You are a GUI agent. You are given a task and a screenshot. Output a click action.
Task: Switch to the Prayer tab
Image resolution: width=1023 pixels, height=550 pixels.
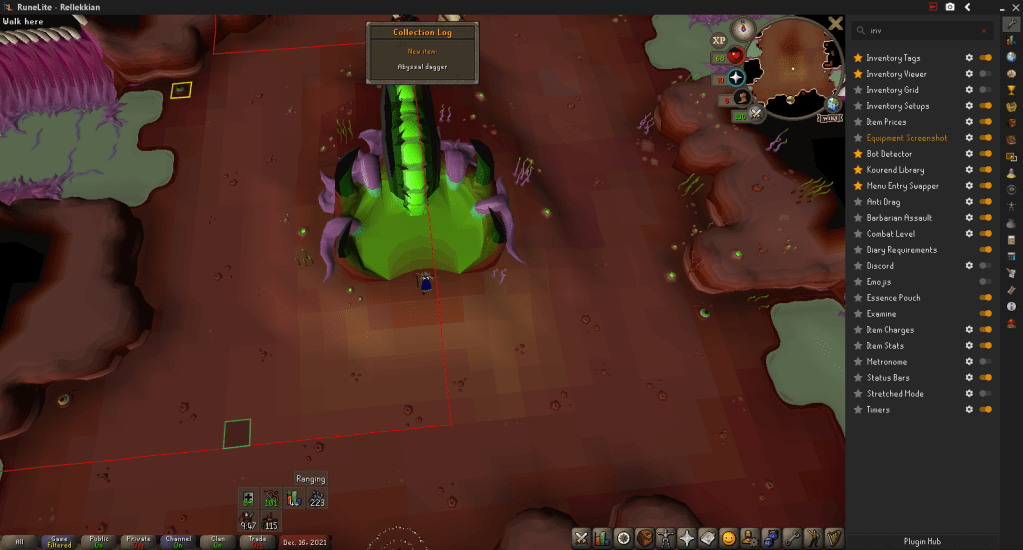point(687,538)
